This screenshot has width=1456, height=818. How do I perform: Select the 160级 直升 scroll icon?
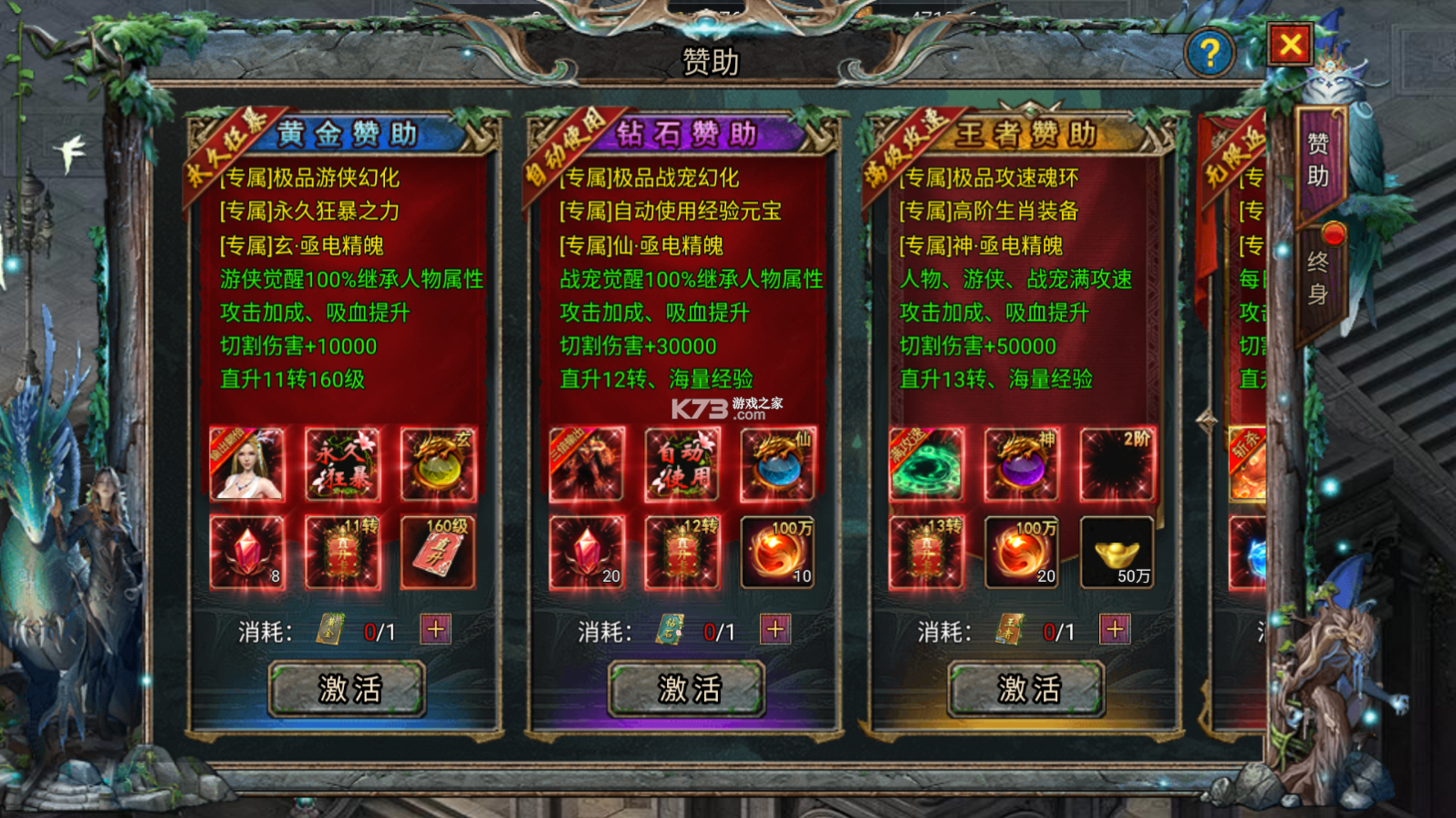(439, 551)
